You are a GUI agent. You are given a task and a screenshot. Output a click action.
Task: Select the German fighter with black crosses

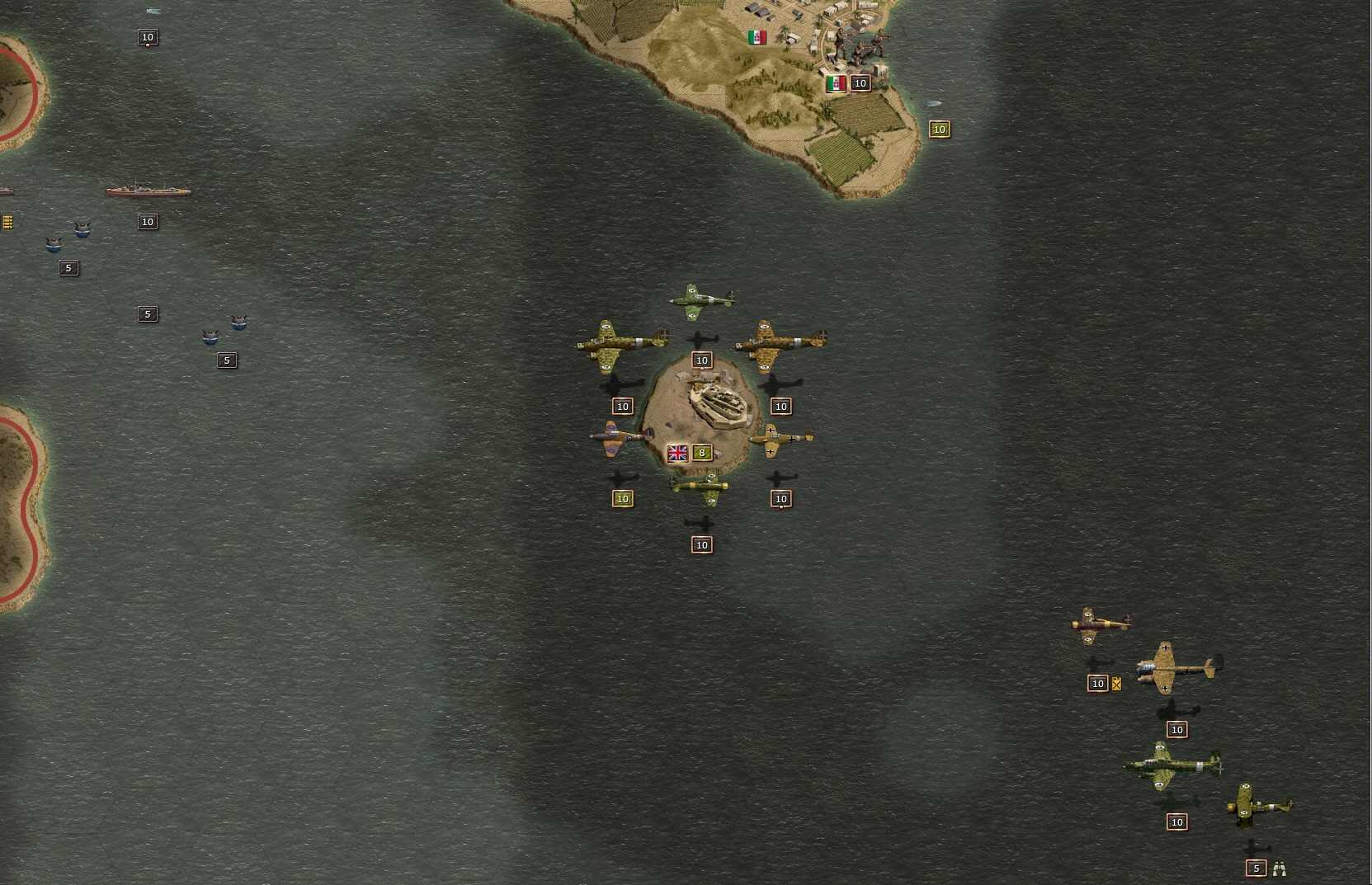click(x=780, y=439)
